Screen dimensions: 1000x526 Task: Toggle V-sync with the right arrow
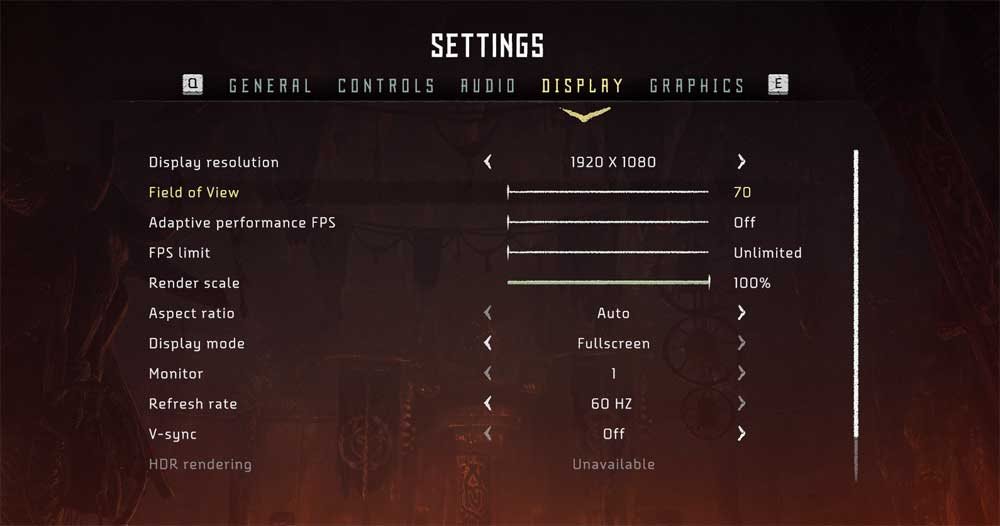741,434
